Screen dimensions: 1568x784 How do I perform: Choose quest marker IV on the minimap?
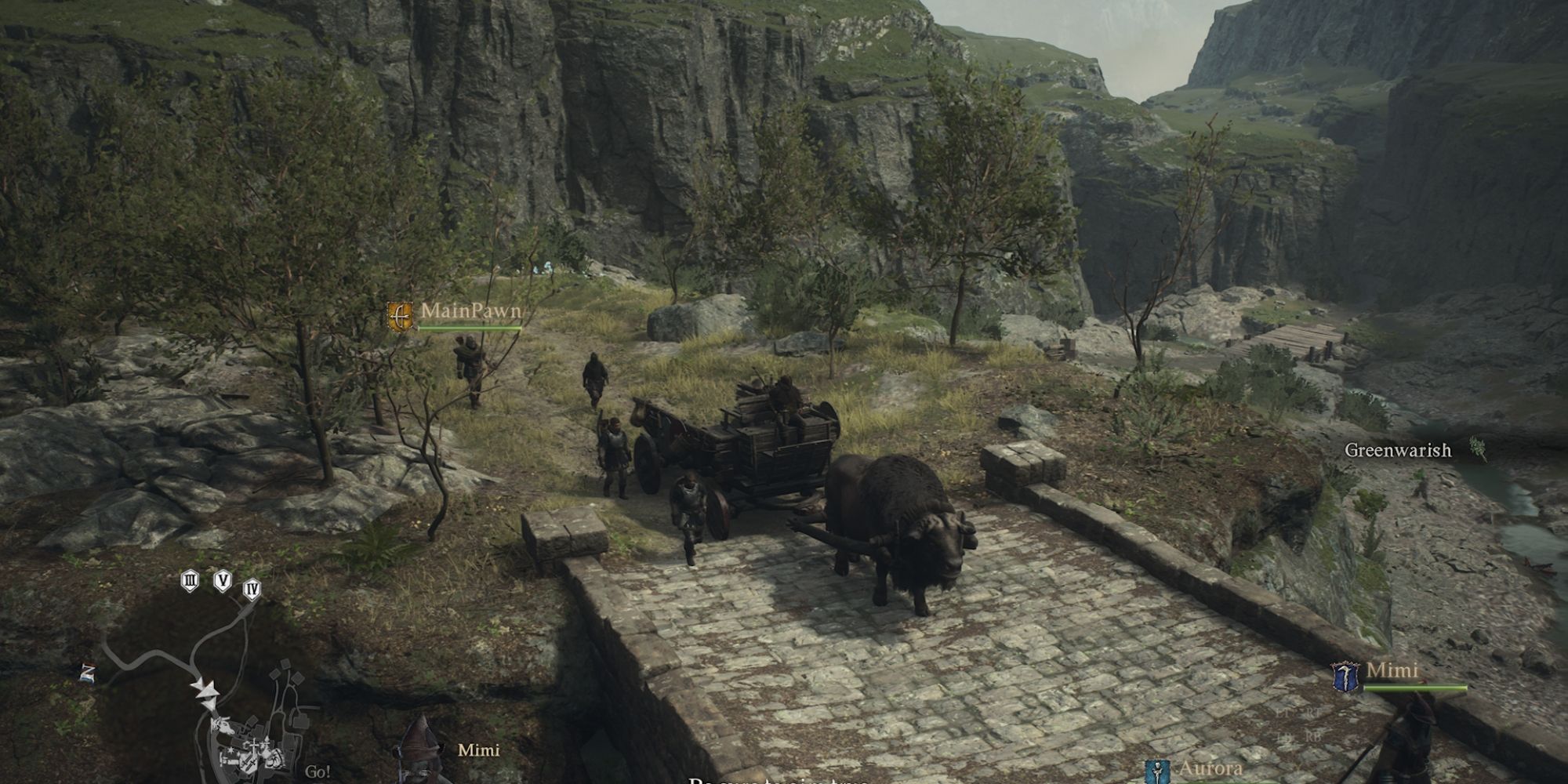coord(252,588)
